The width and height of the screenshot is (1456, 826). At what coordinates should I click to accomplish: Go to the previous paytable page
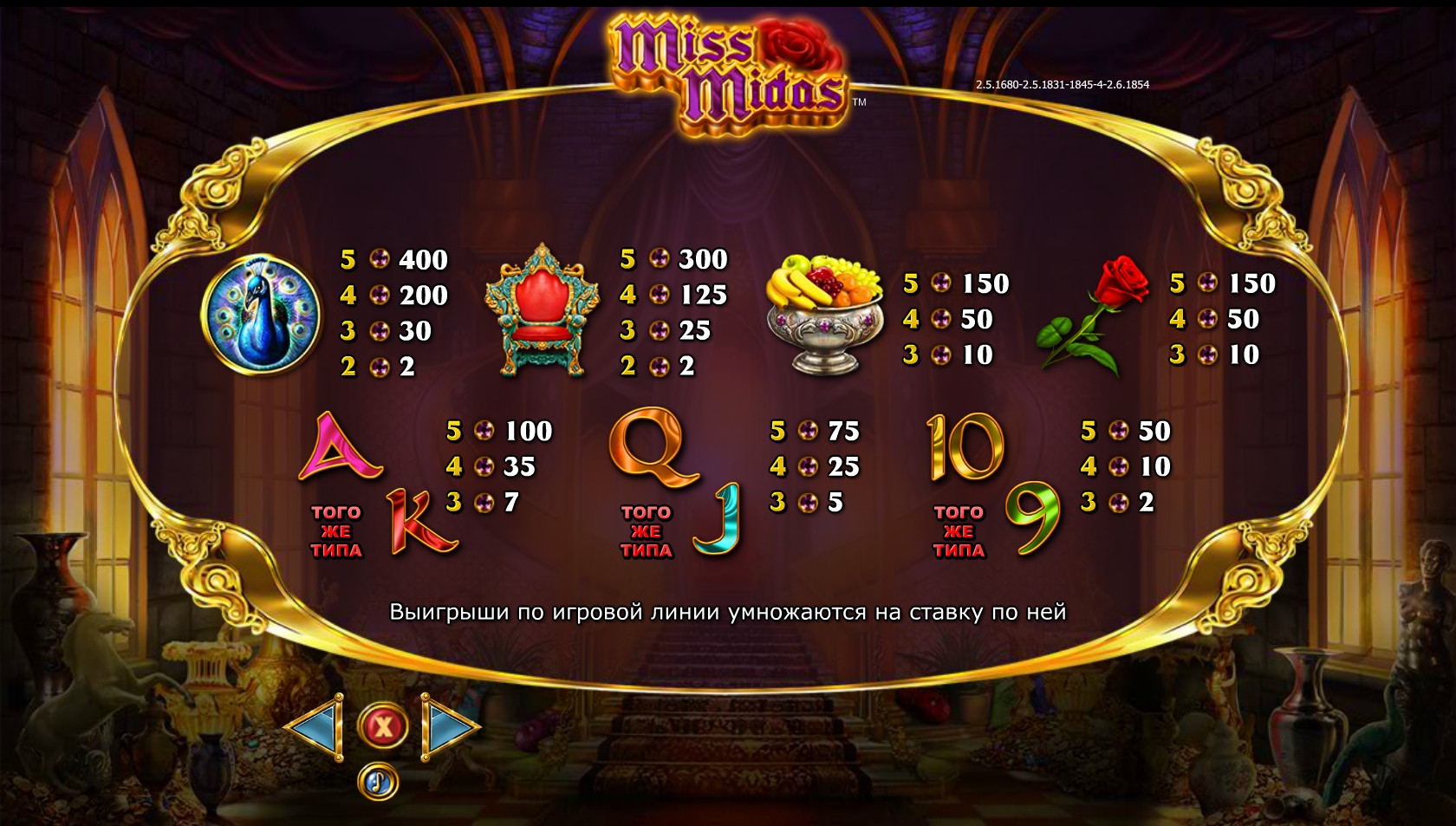[316, 727]
